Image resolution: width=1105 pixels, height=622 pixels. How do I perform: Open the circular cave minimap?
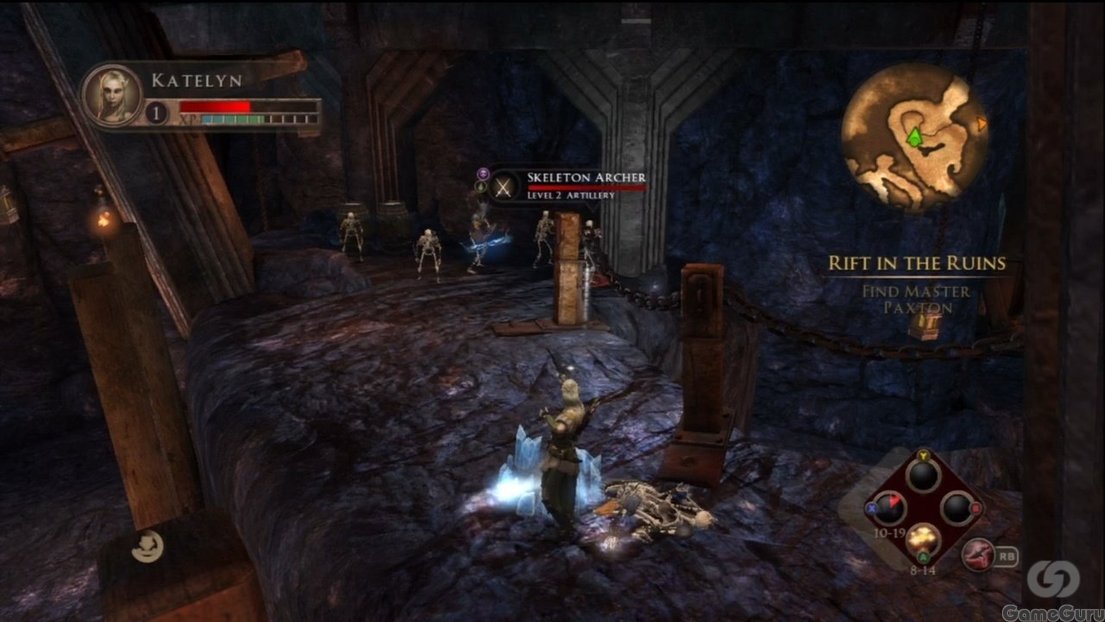906,137
